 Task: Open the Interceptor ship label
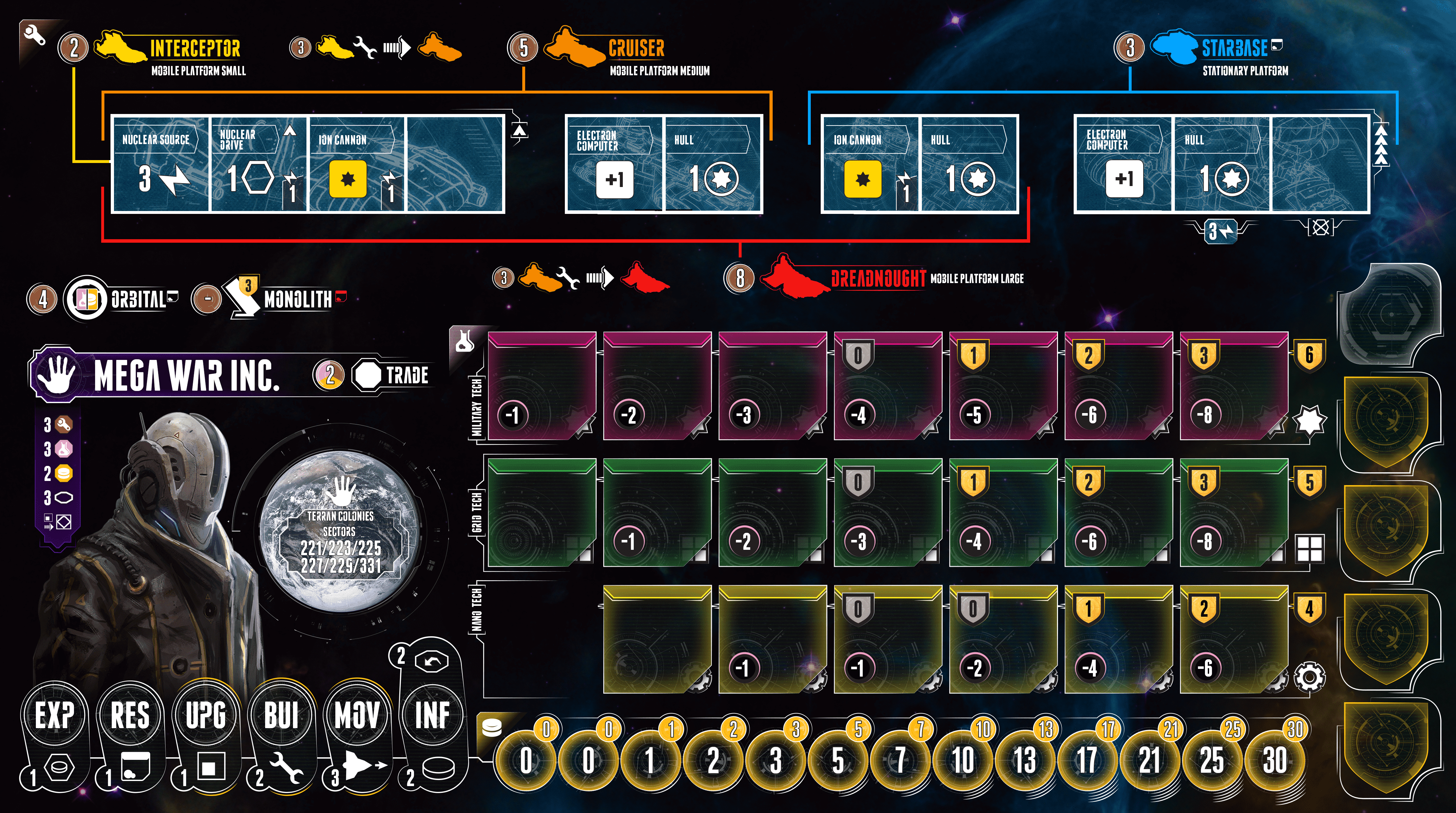coord(194,48)
